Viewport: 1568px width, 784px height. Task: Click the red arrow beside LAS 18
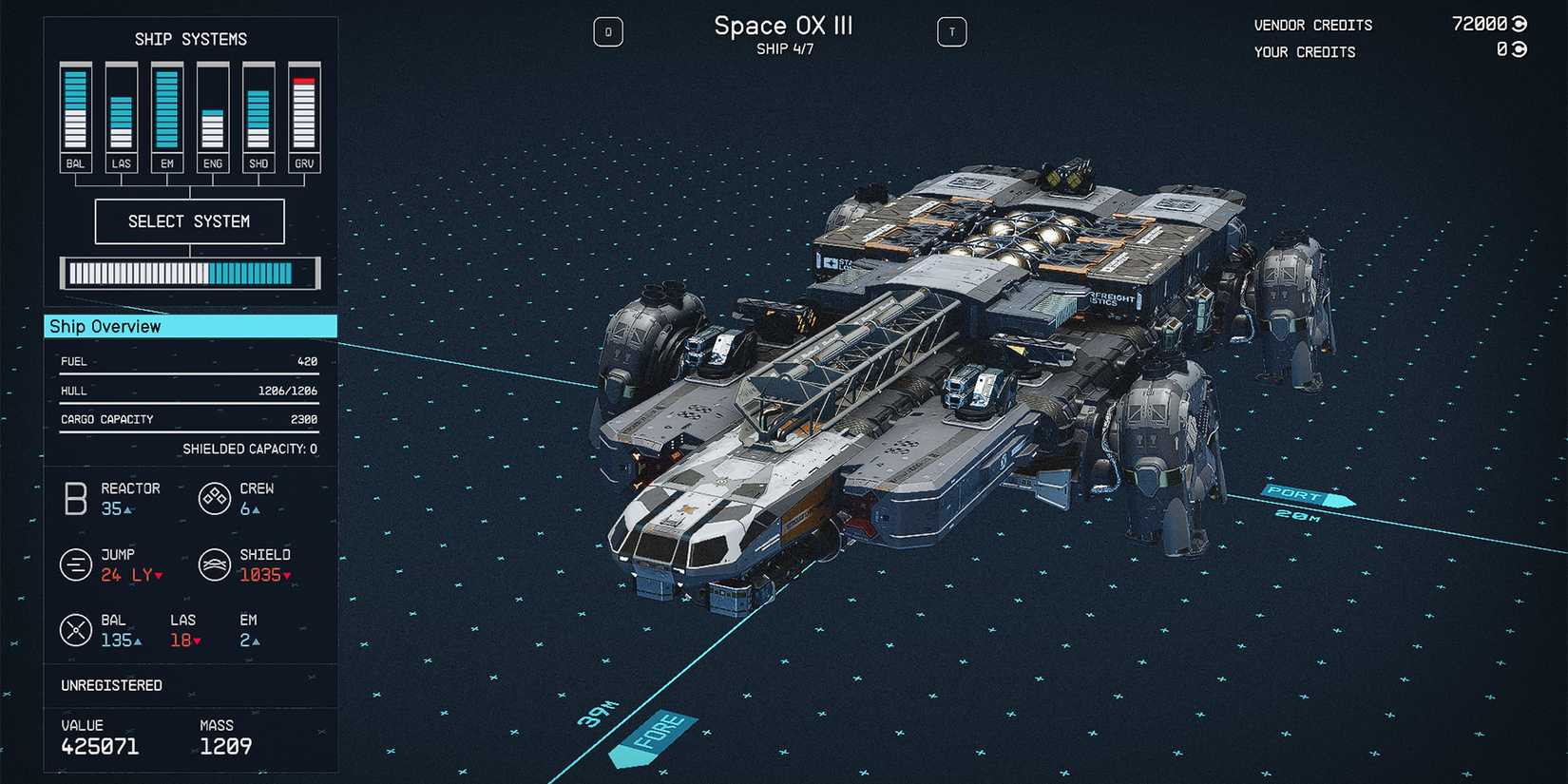196,641
